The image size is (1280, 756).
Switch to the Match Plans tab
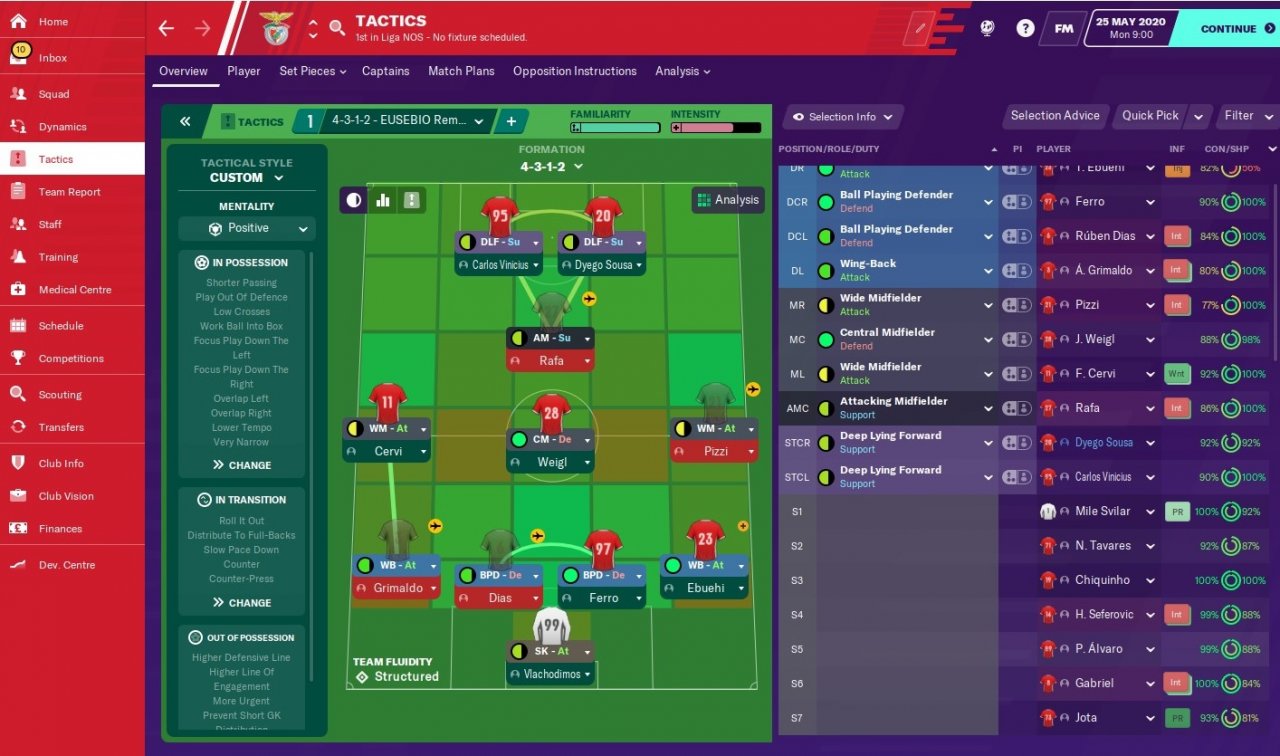click(x=461, y=71)
